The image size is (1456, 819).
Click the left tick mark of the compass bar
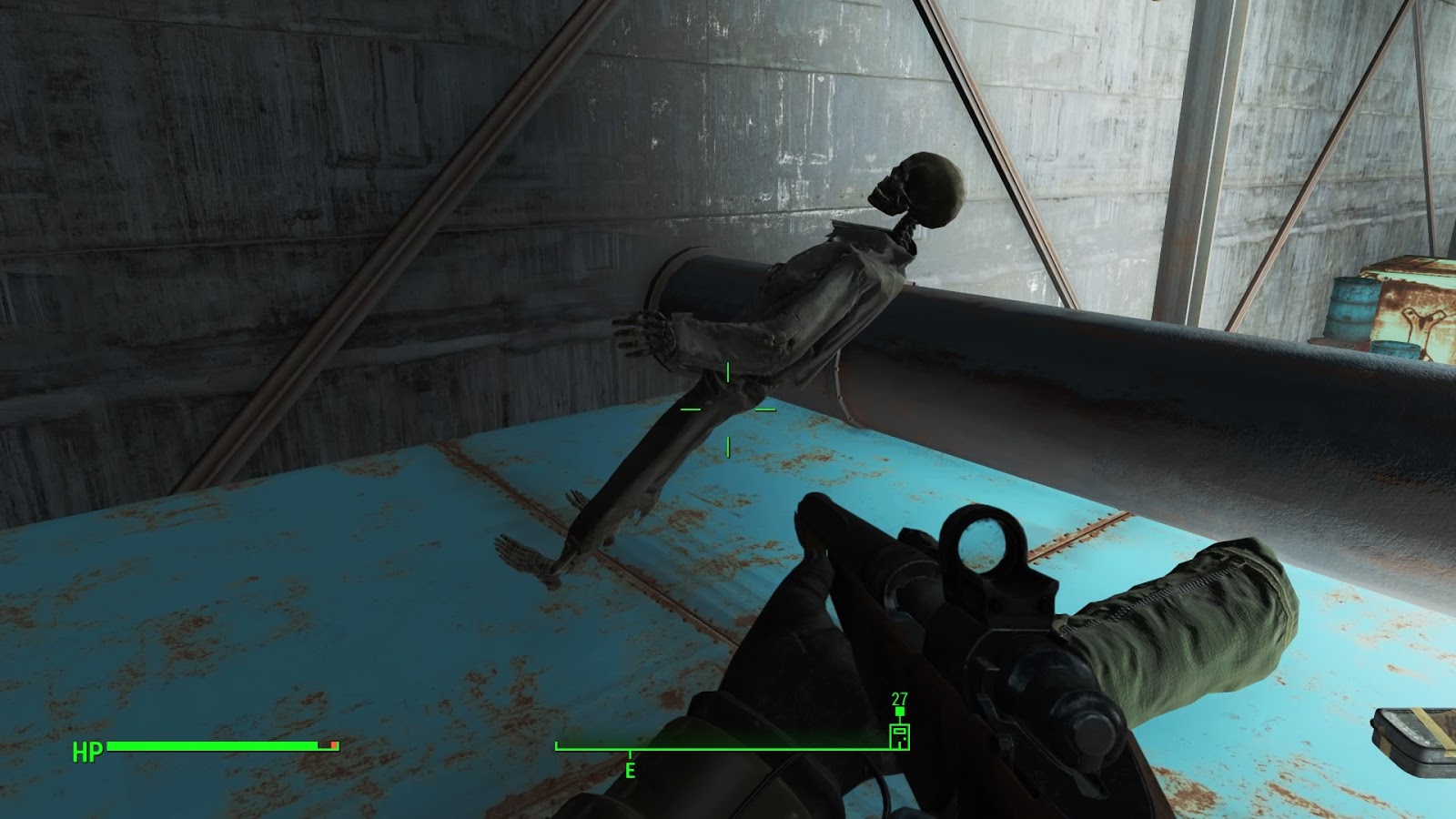[558, 747]
